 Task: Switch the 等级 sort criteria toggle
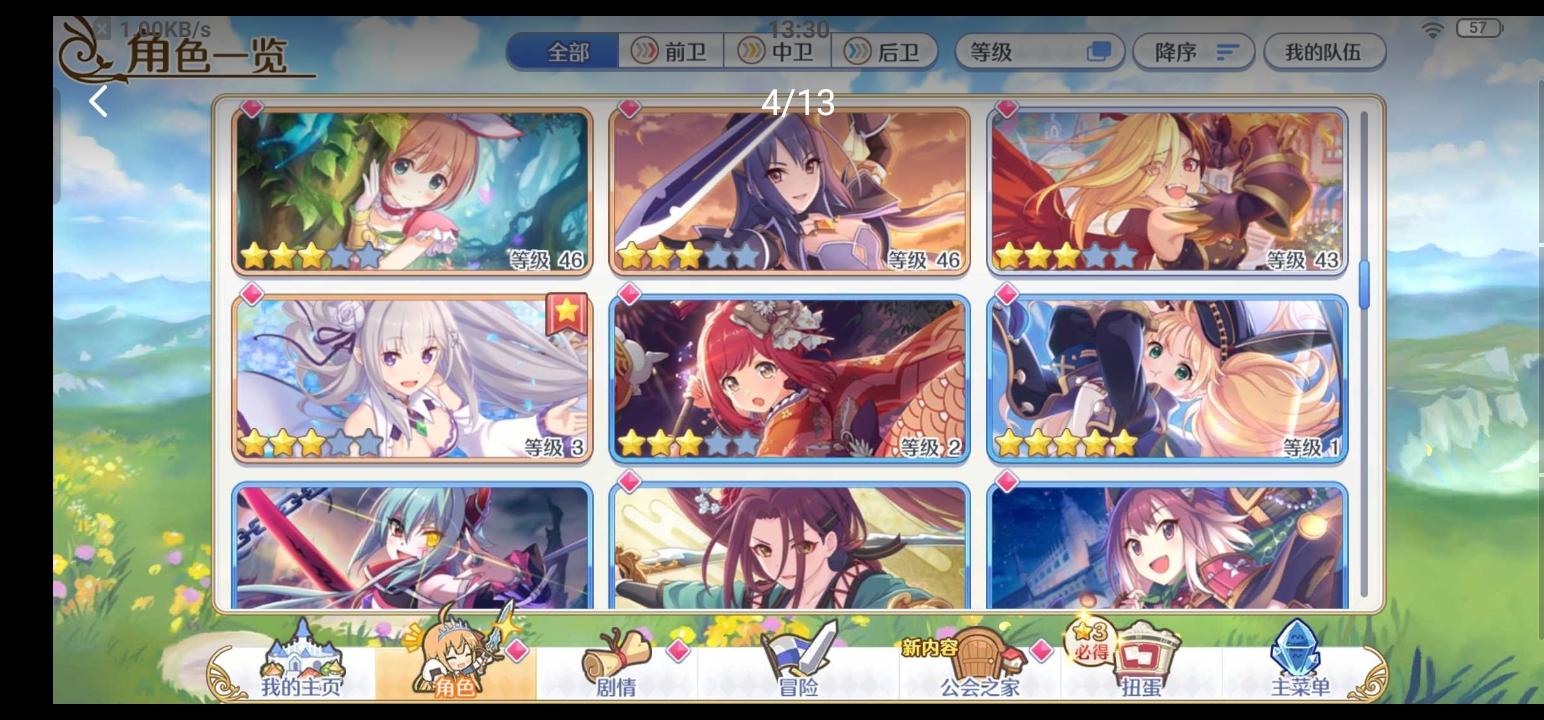1102,52
